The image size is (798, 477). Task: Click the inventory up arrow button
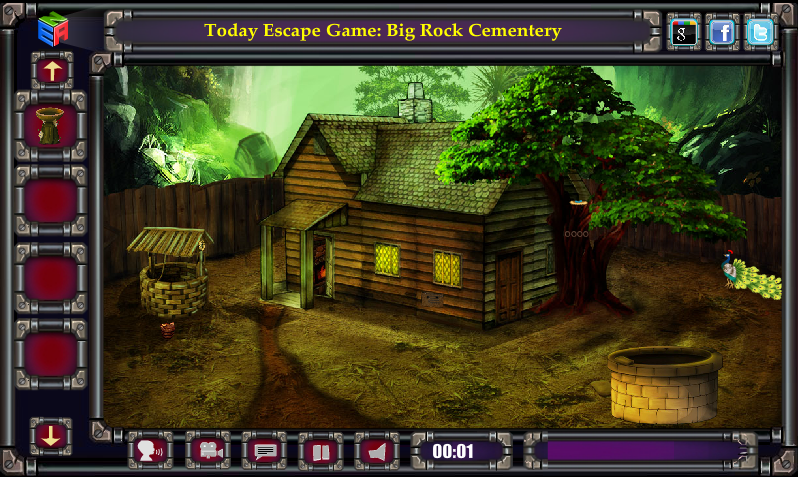click(52, 70)
